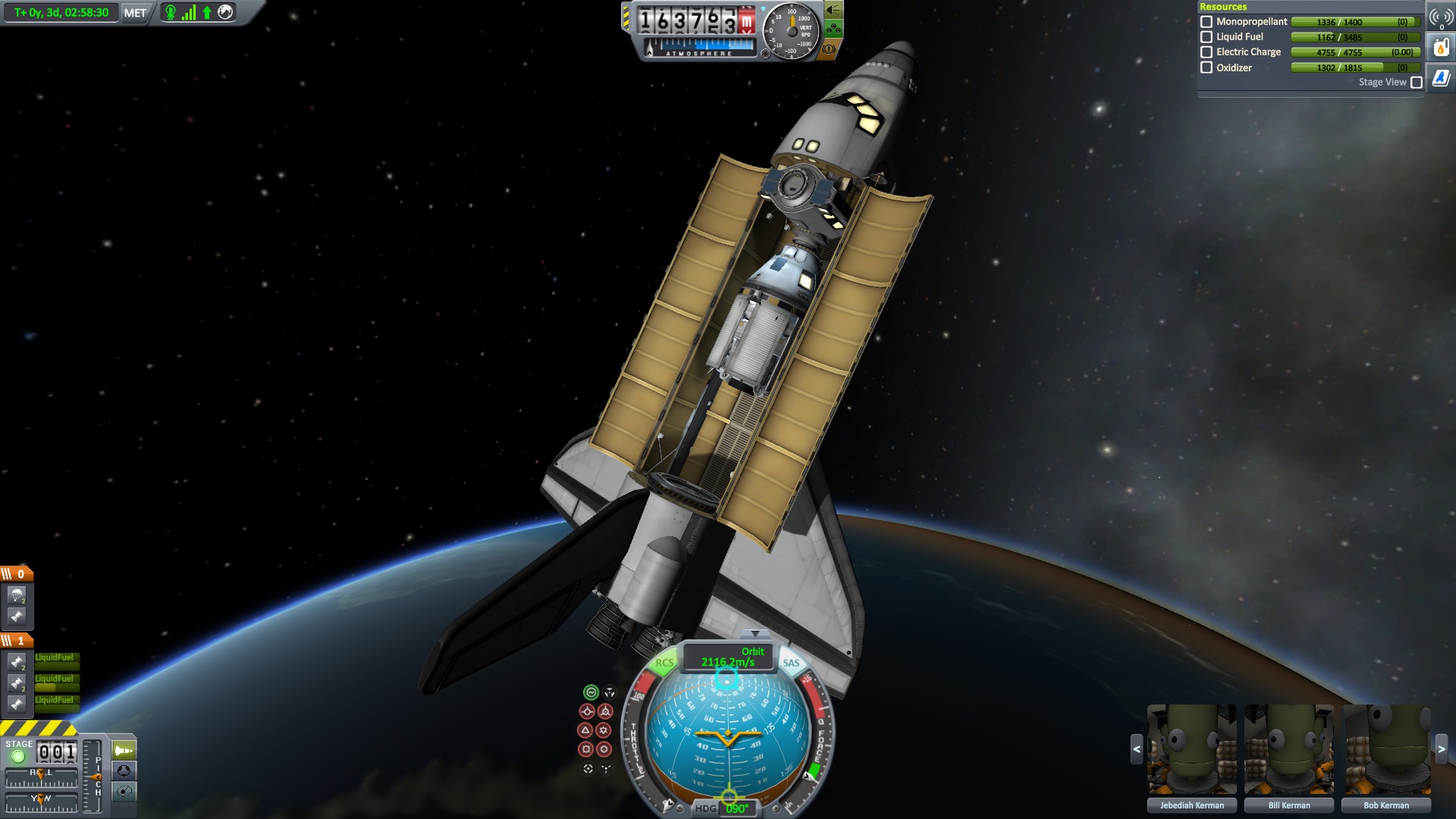Screen dimensions: 1456x819
Task: View Bob Kerman's crew portrait
Action: pyautogui.click(x=1386, y=750)
